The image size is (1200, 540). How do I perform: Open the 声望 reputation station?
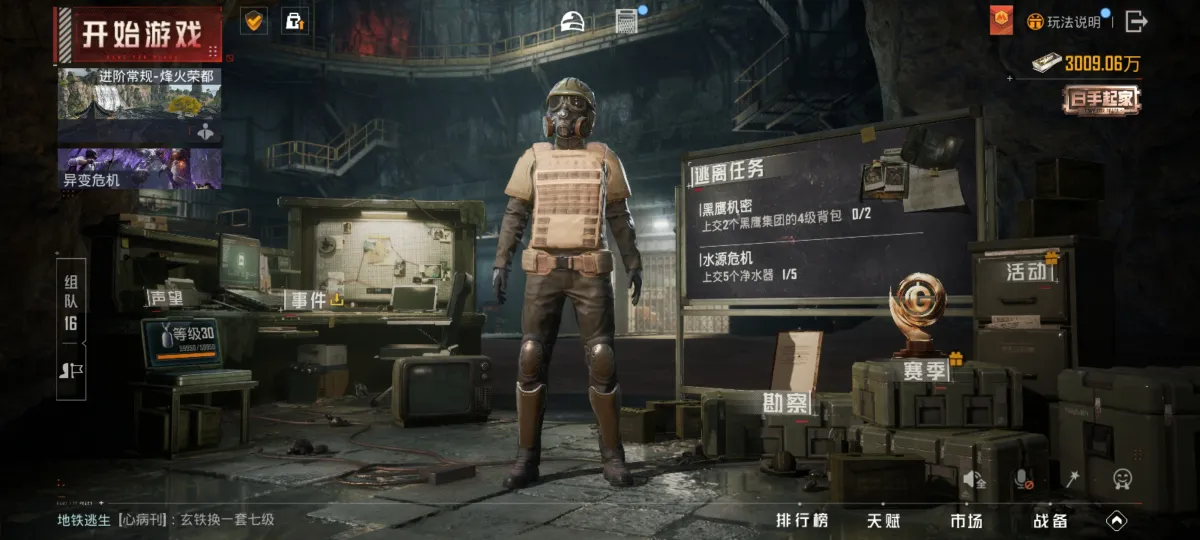165,298
